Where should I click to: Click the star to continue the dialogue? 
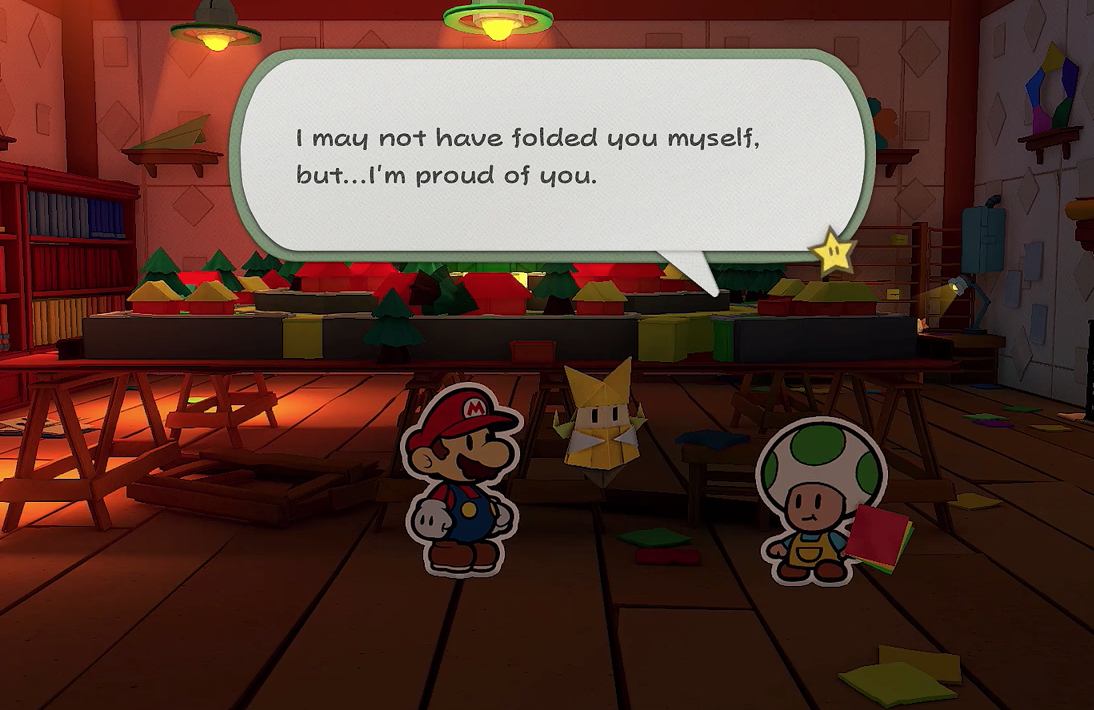click(x=833, y=253)
